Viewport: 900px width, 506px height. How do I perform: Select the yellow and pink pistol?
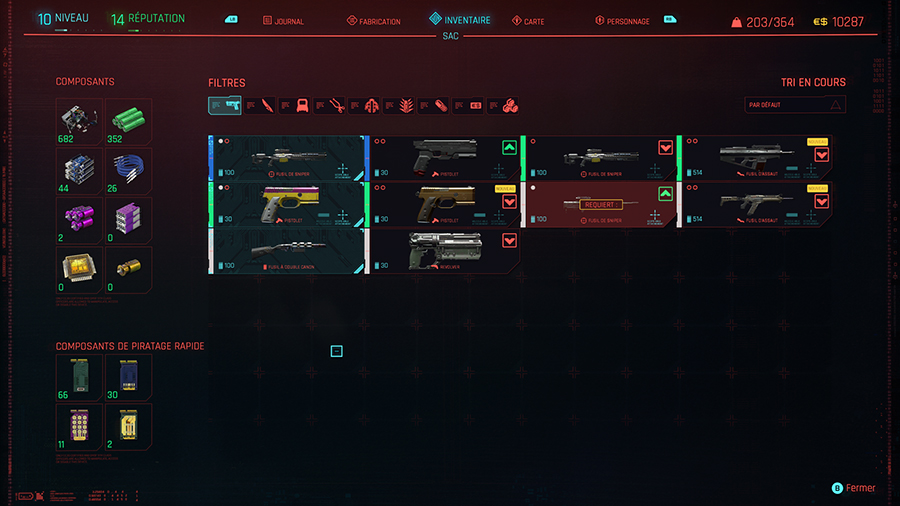[x=286, y=204]
